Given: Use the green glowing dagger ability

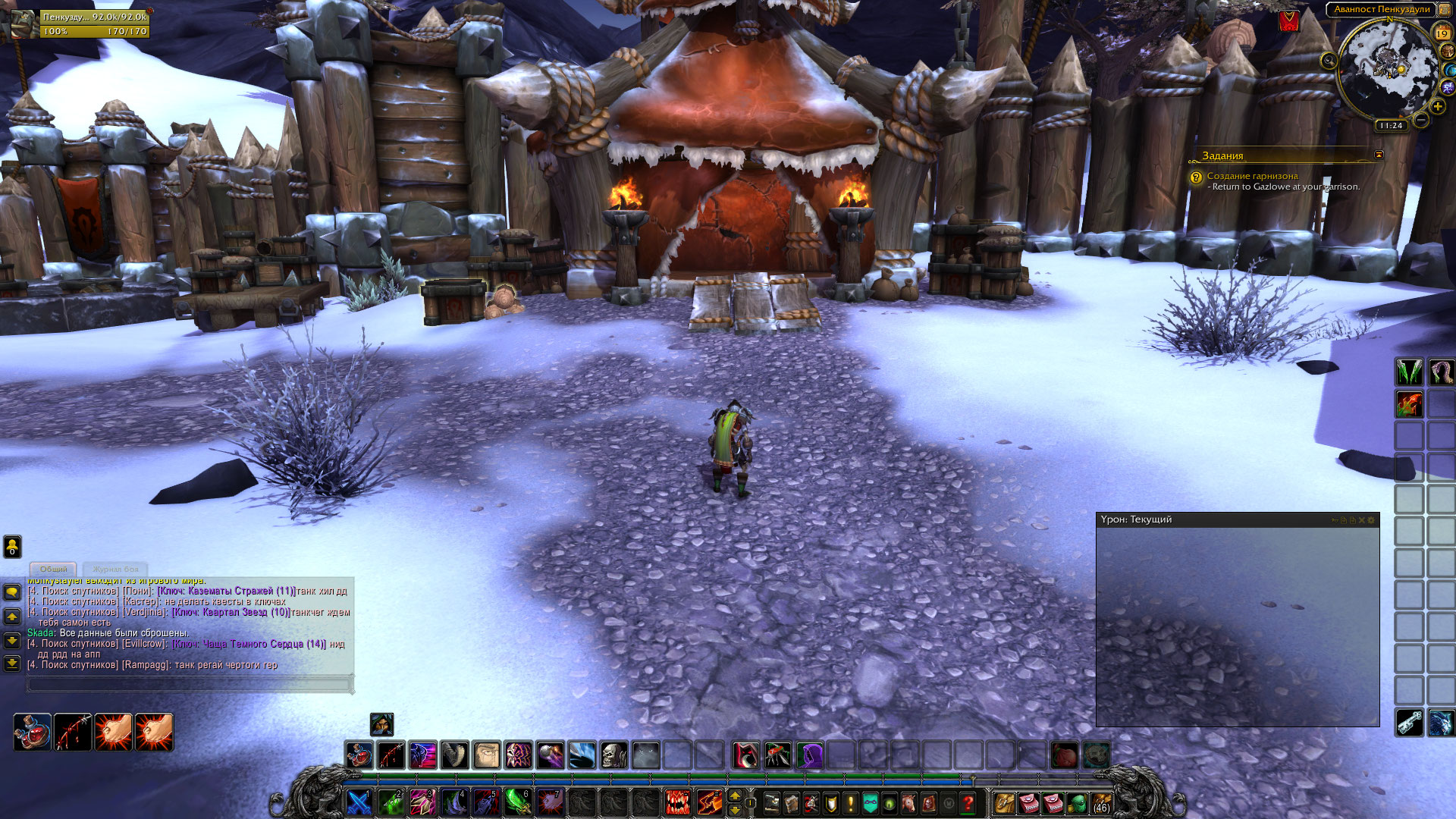Looking at the screenshot, I should (x=518, y=802).
